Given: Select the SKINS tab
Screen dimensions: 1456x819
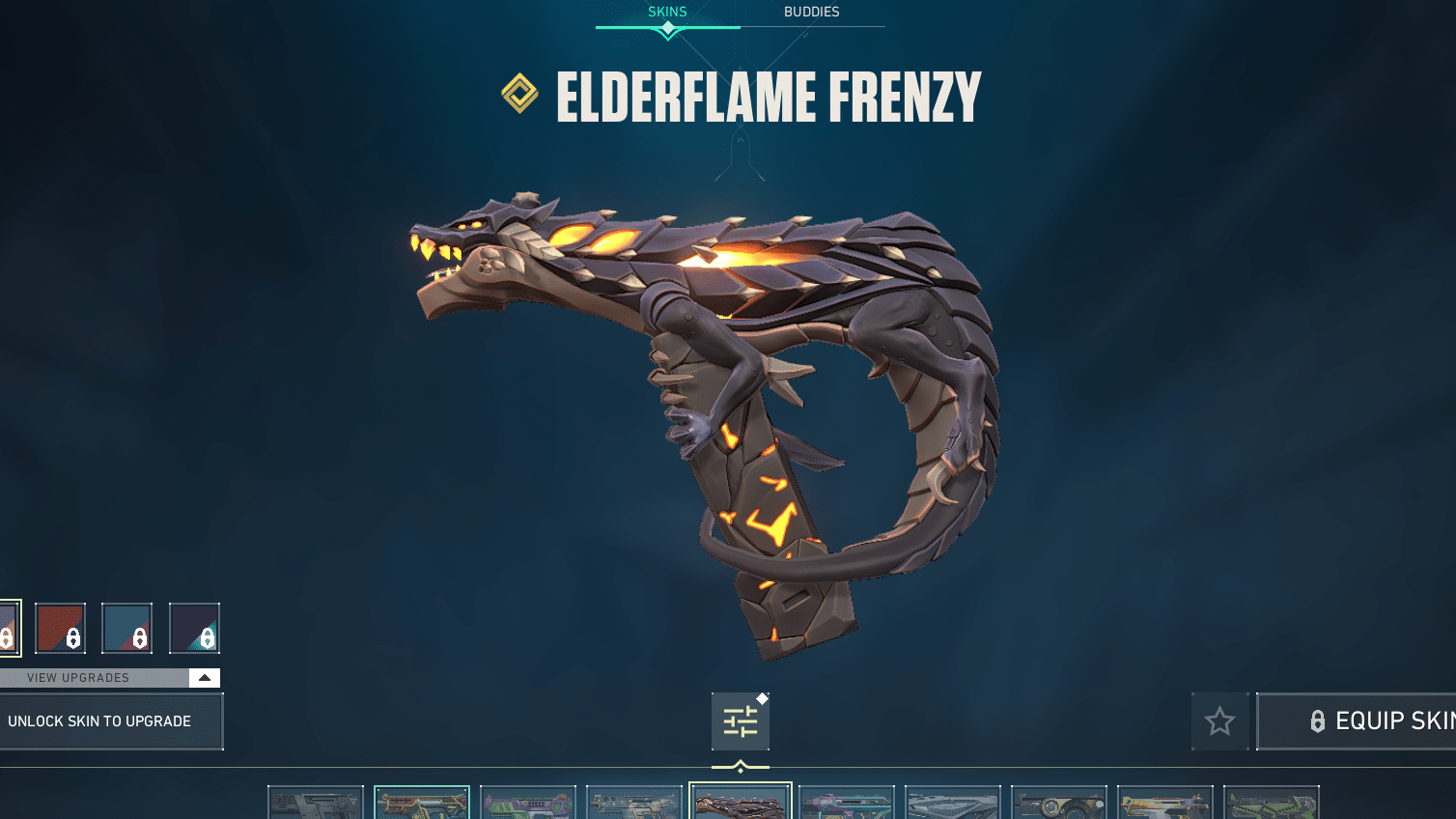Looking at the screenshot, I should point(667,12).
